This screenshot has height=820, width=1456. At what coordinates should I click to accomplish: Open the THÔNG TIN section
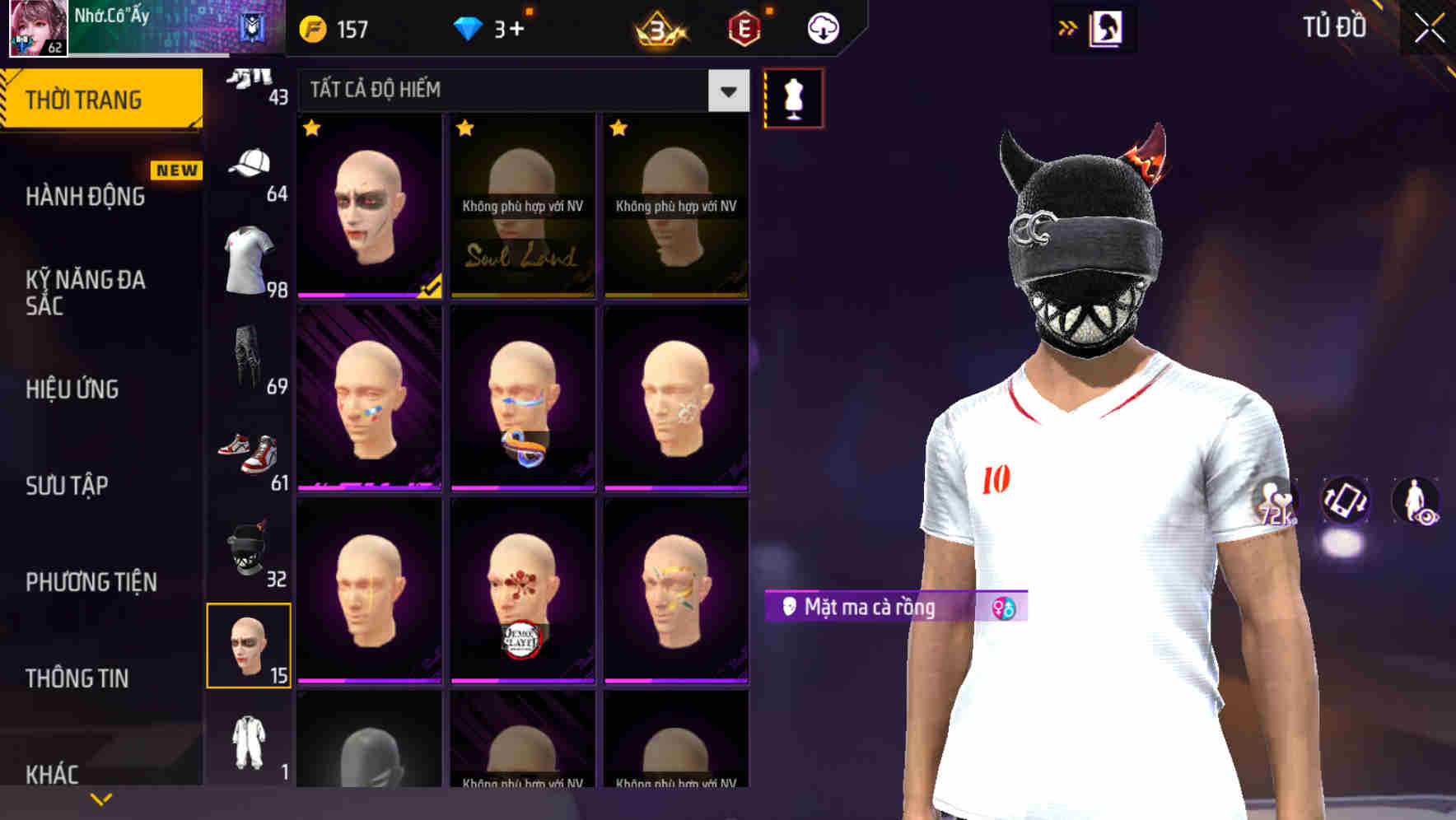pyautogui.click(x=77, y=678)
